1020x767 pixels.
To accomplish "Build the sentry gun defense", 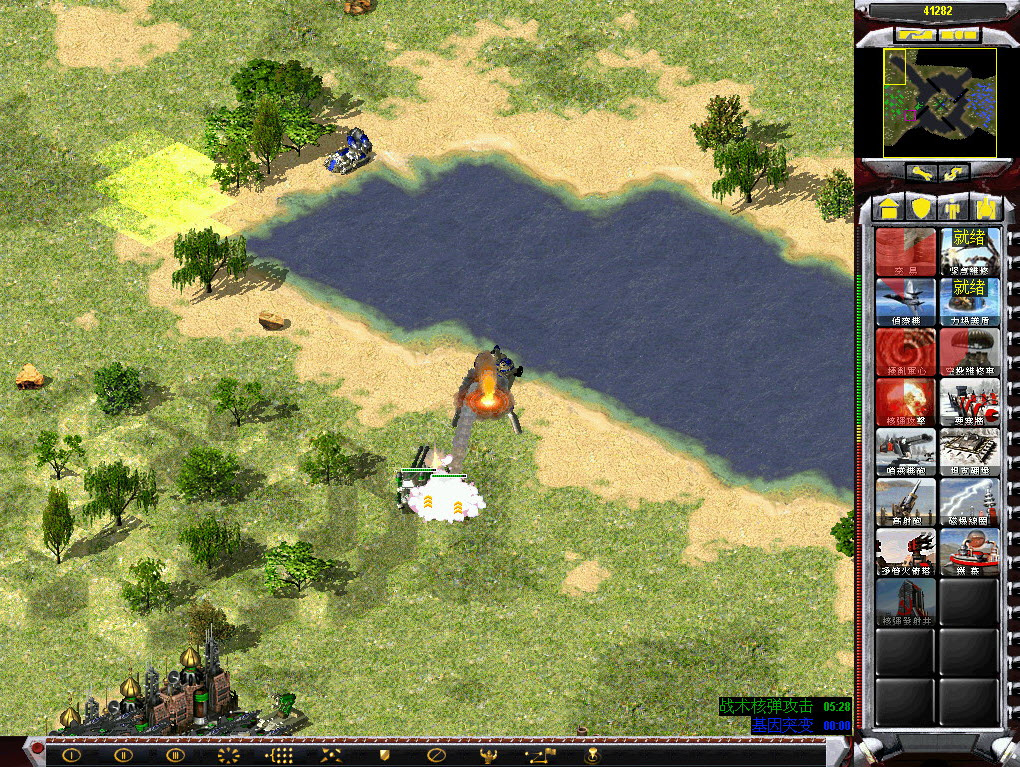I will pos(906,452).
